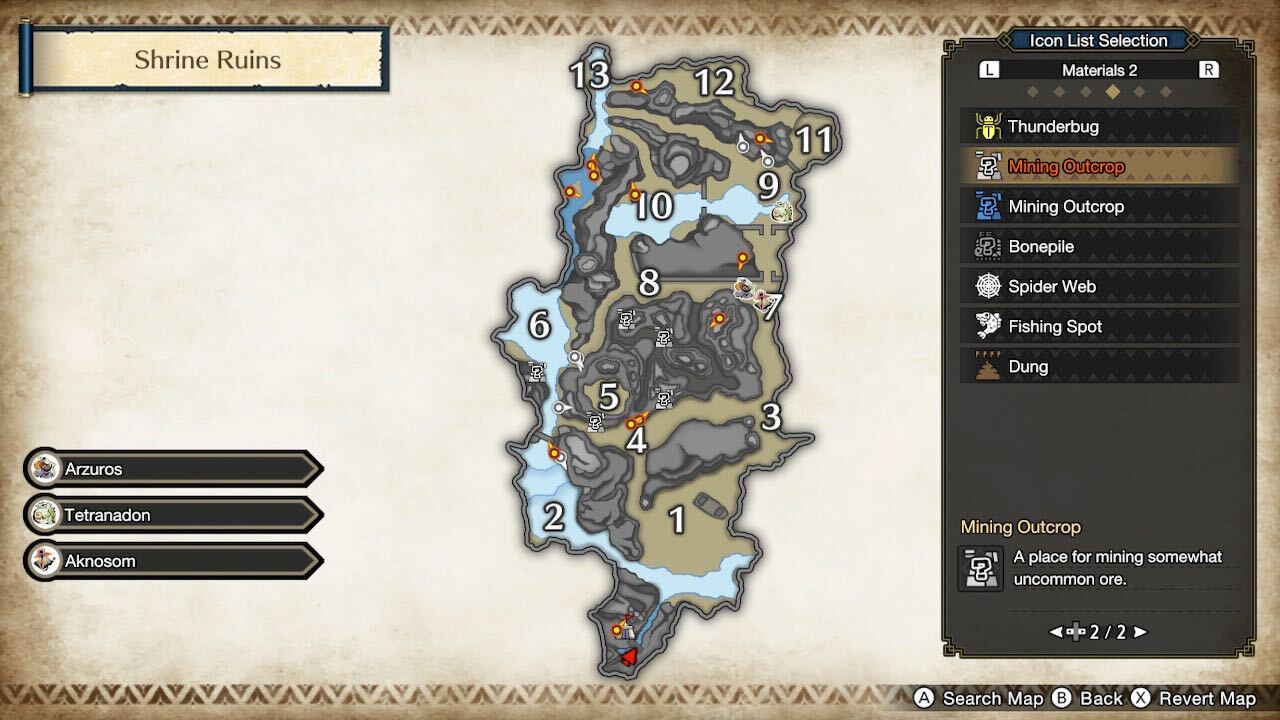Click the Search Map button

pos(983,698)
